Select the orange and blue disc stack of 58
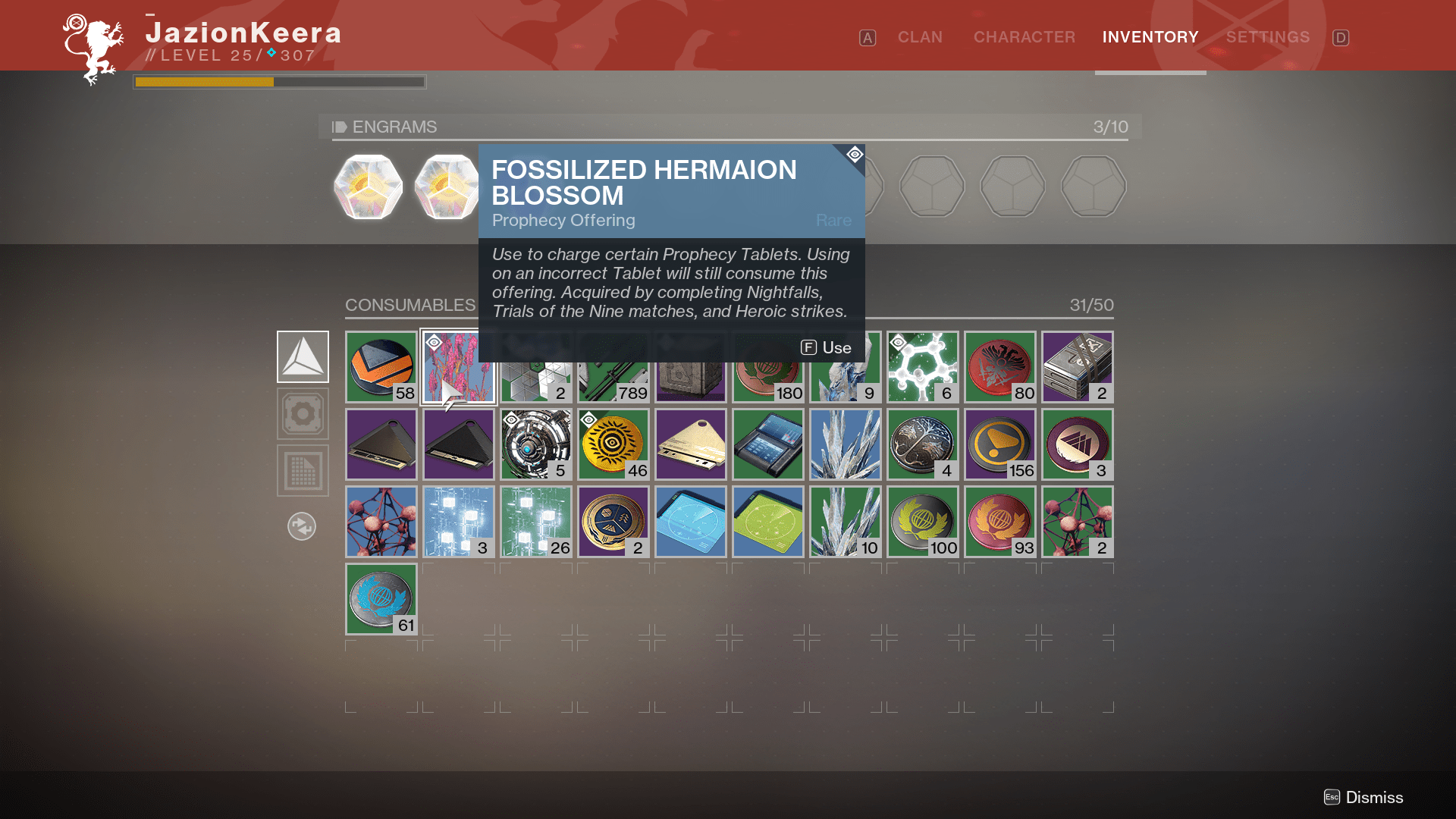1456x819 pixels. click(x=381, y=367)
